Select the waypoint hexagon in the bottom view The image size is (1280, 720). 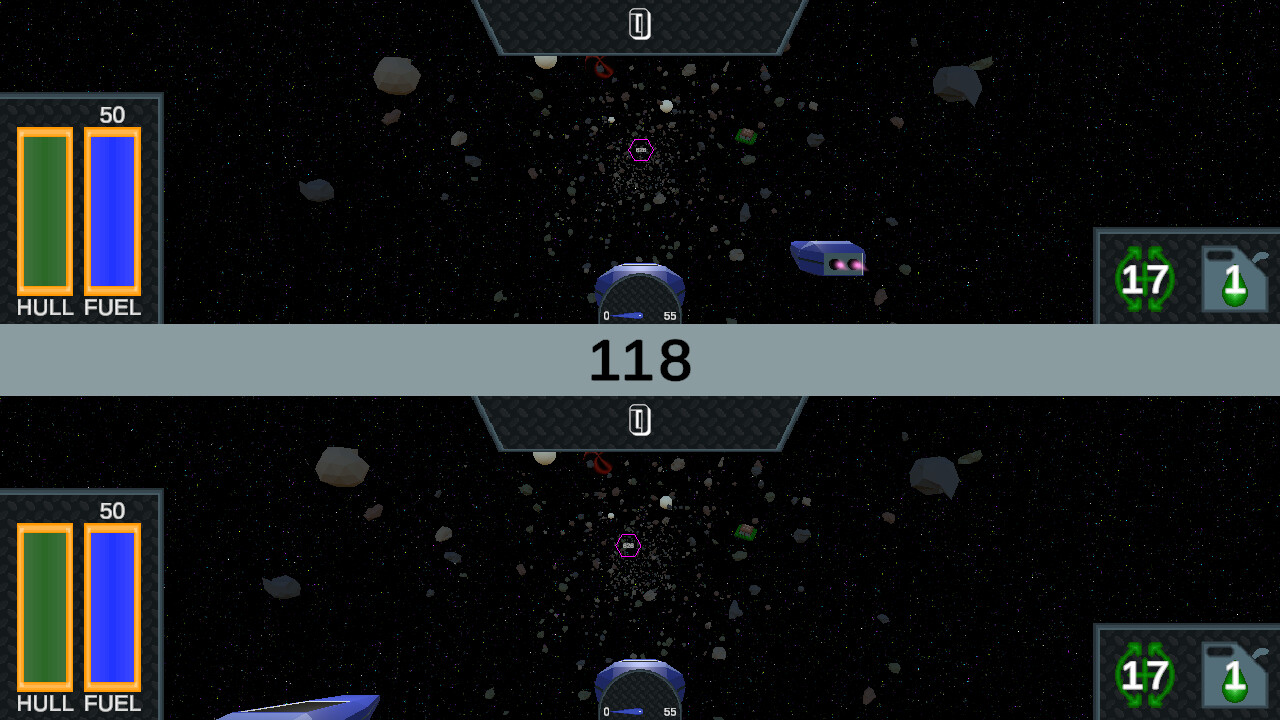[x=628, y=546]
